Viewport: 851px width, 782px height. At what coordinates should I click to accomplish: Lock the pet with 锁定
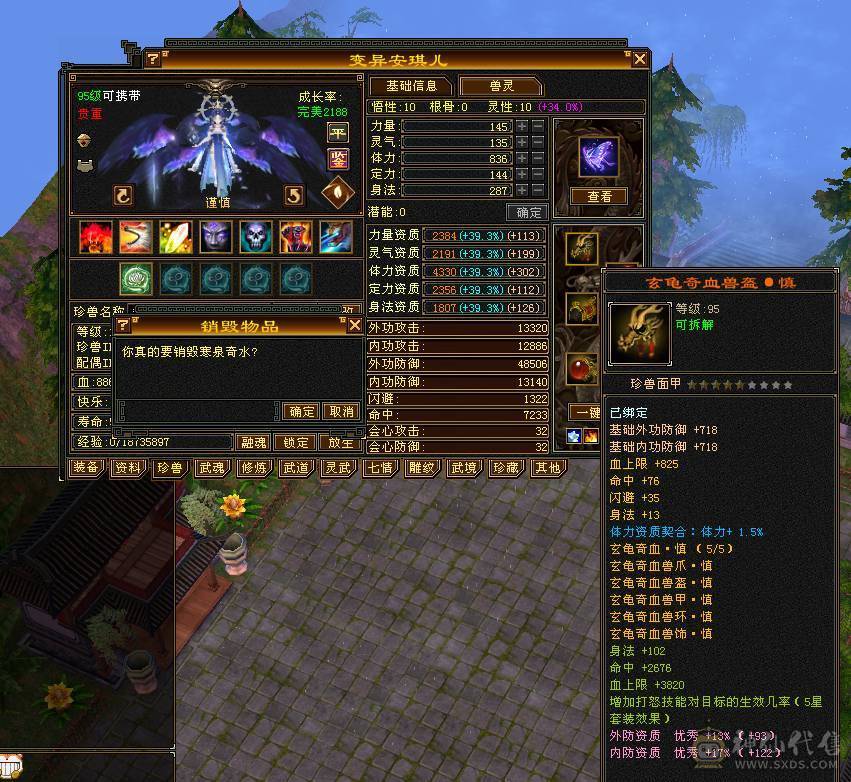(297, 442)
